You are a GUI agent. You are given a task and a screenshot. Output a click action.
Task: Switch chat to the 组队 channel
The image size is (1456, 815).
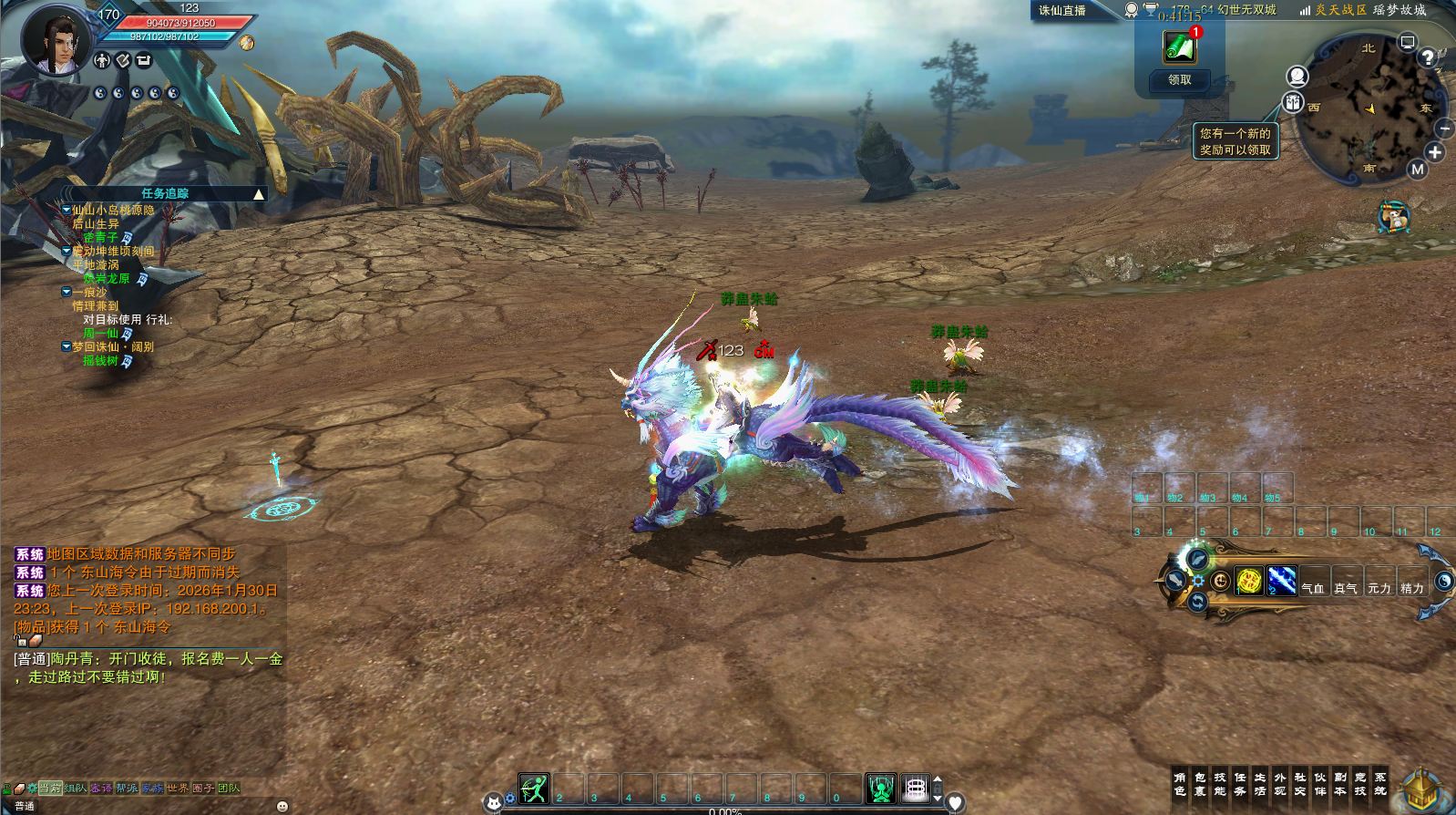[x=76, y=788]
